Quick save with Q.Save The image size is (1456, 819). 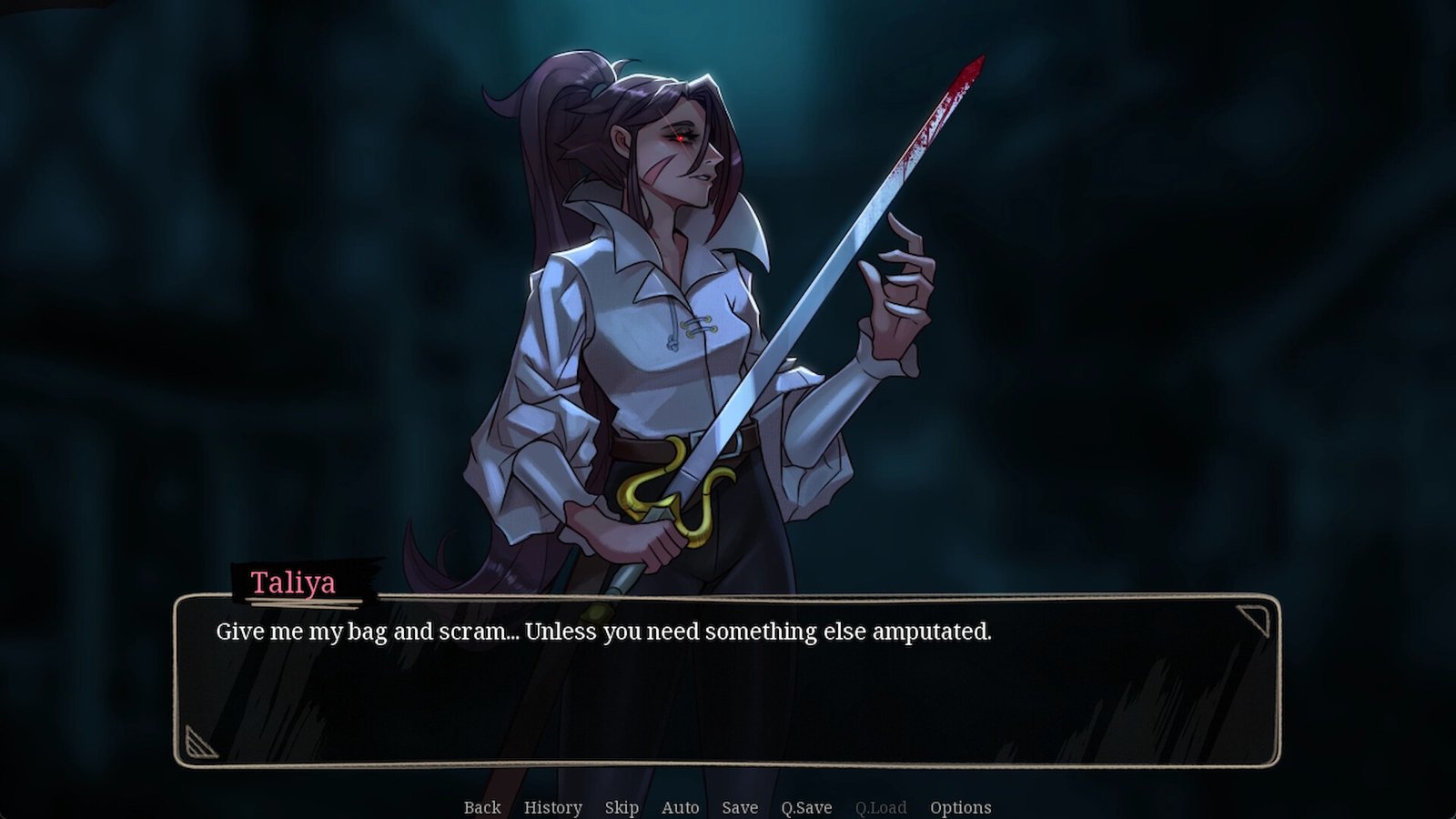(806, 807)
